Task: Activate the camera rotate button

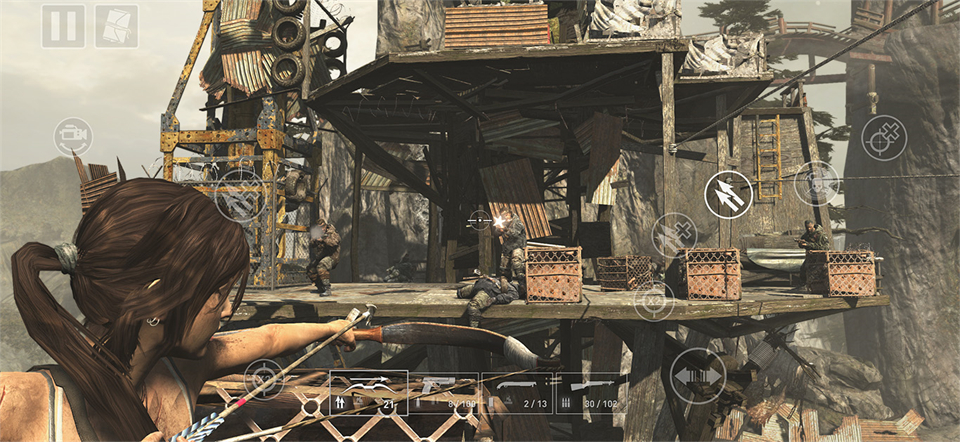Action: (x=72, y=136)
